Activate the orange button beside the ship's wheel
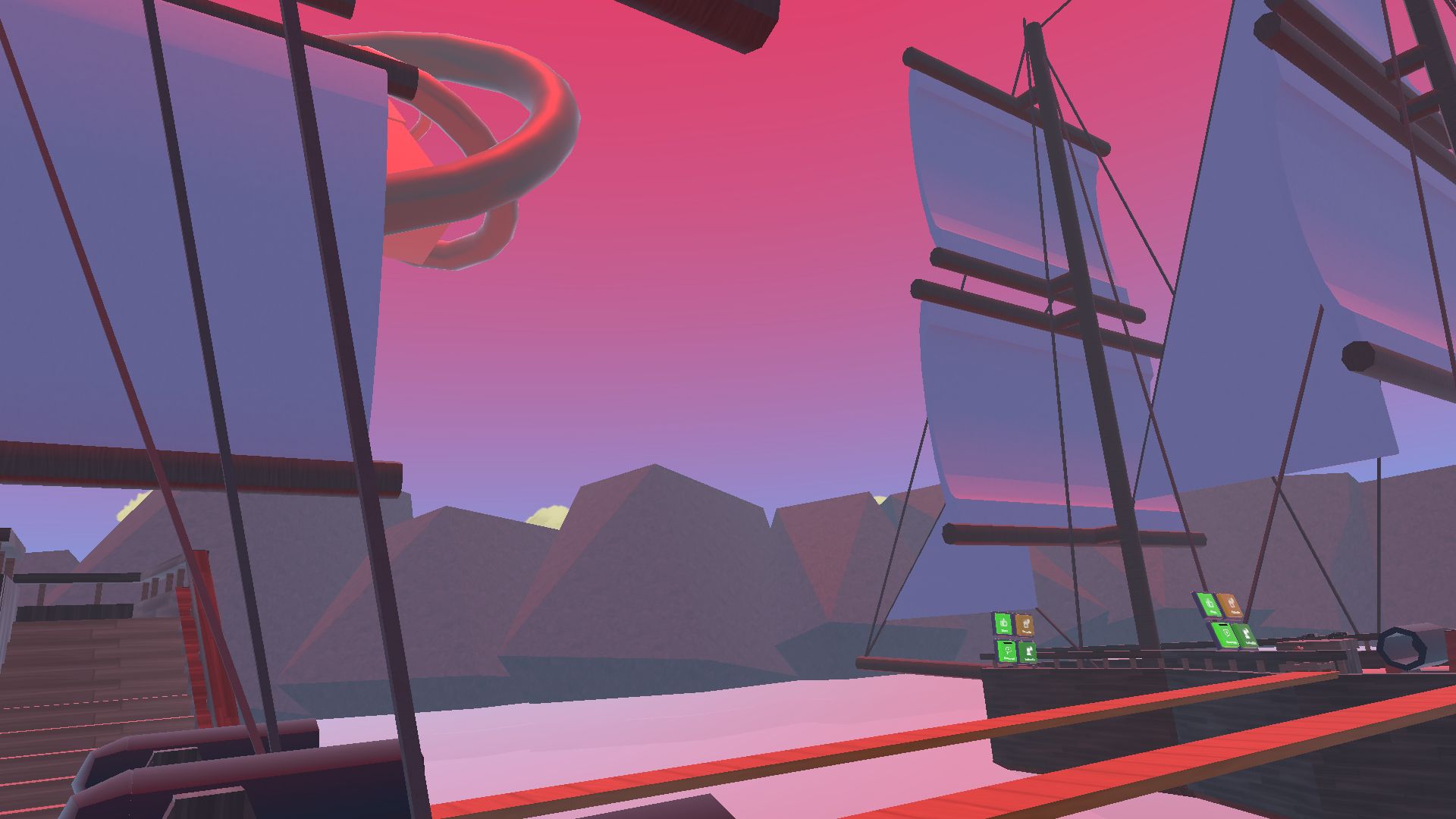1456x819 pixels. click(x=1231, y=606)
